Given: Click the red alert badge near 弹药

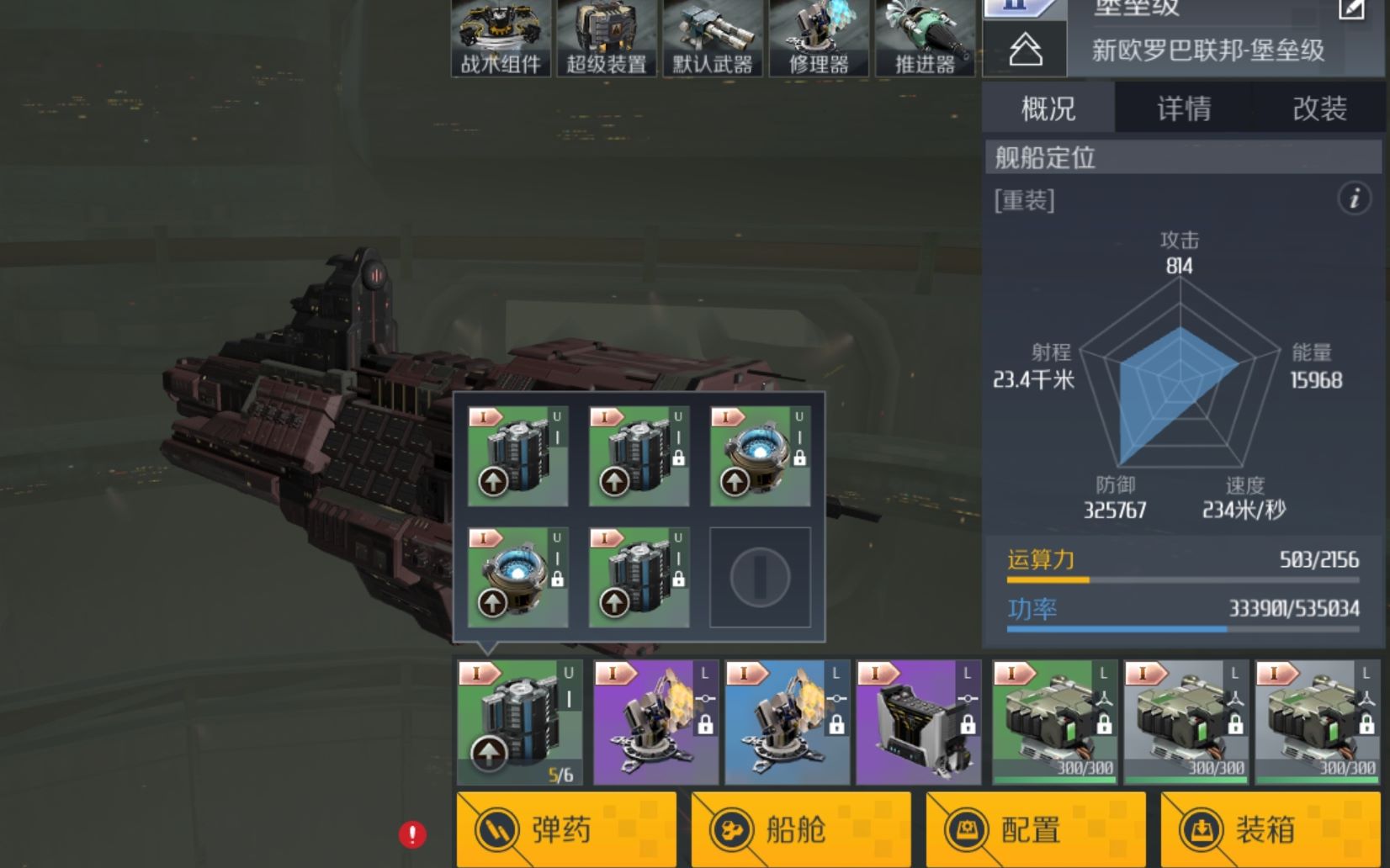Looking at the screenshot, I should 411,834.
